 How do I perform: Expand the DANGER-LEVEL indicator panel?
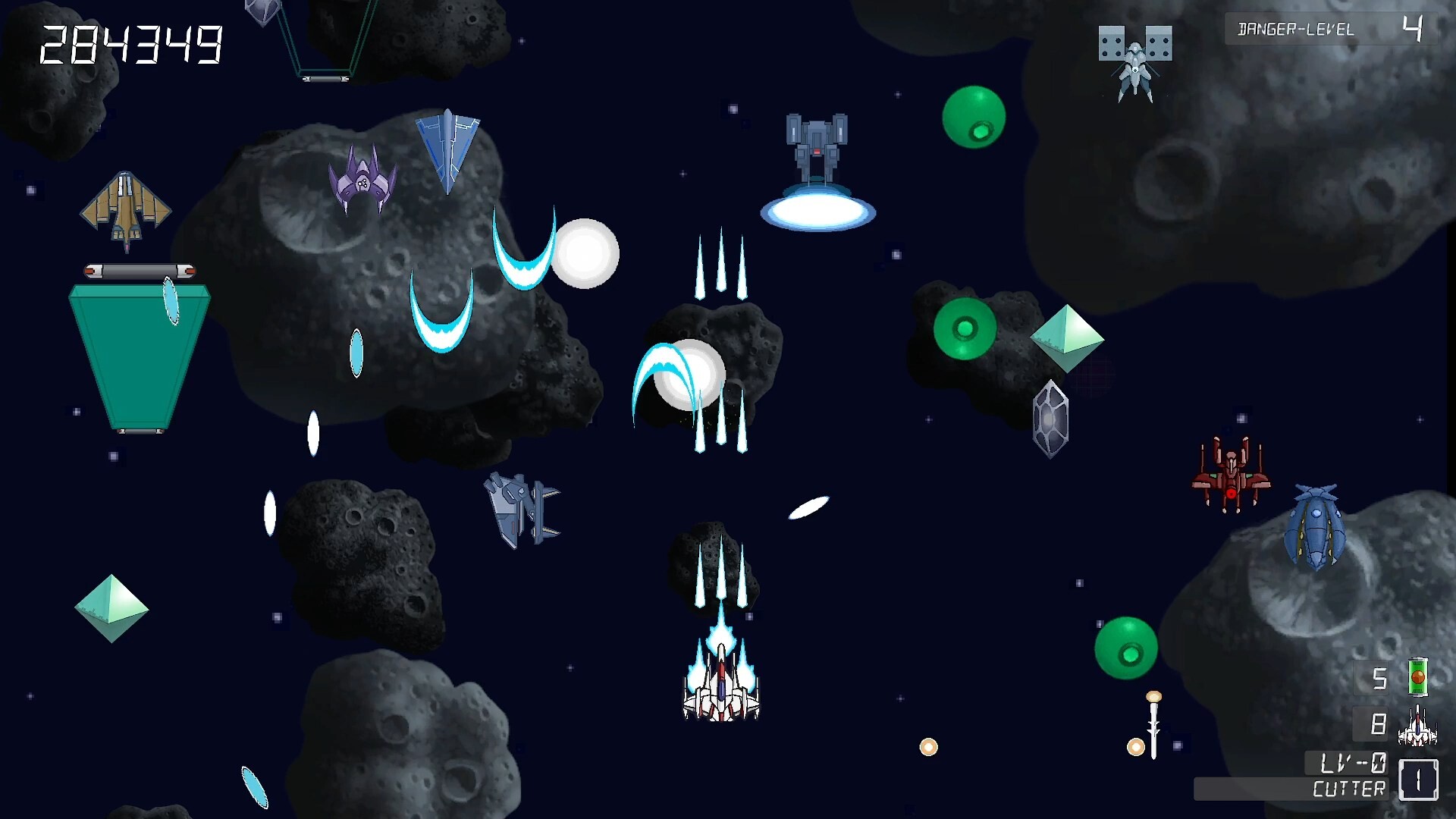1332,29
